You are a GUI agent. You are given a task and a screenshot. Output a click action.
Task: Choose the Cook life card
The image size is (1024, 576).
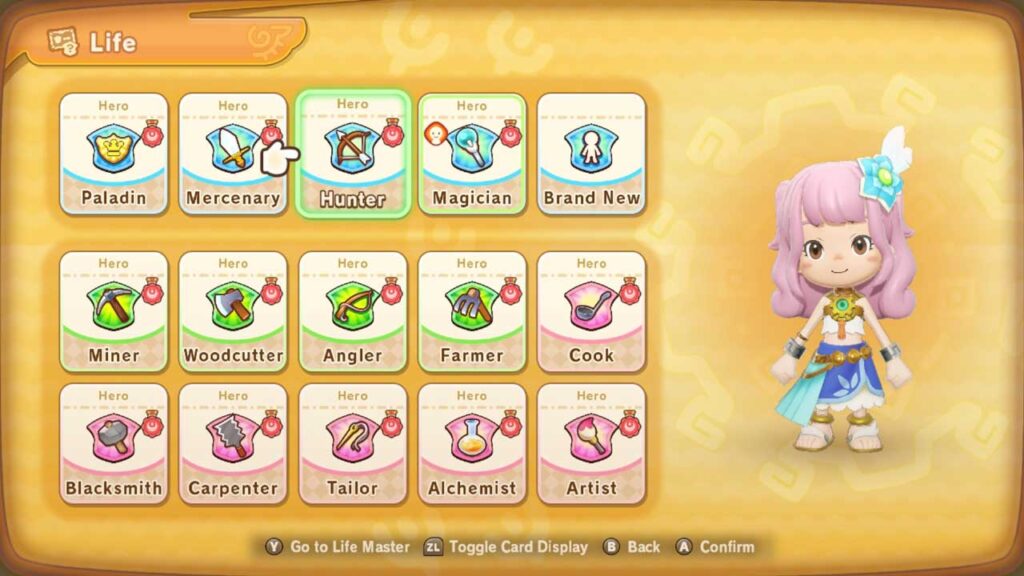tap(591, 311)
